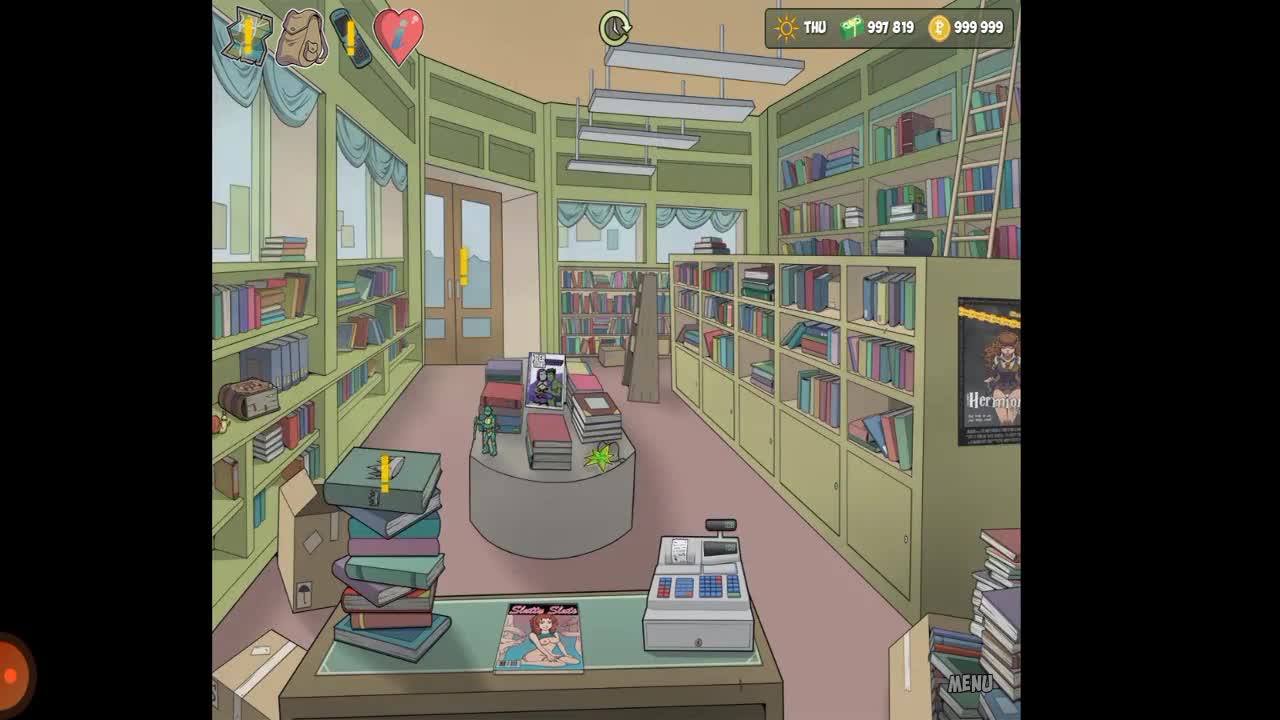Tap the red screen recorder bubble
The image size is (1280, 720).
[x=12, y=675]
